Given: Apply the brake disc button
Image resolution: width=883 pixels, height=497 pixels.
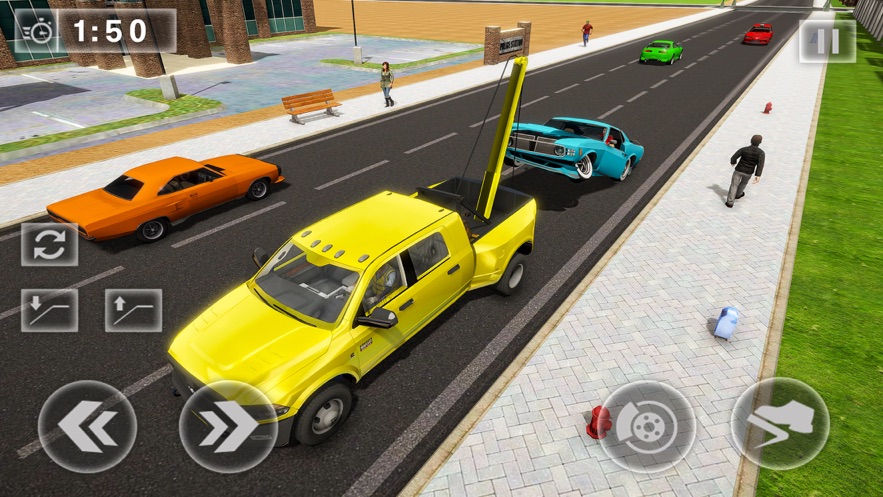Looking at the screenshot, I should coord(646,427).
